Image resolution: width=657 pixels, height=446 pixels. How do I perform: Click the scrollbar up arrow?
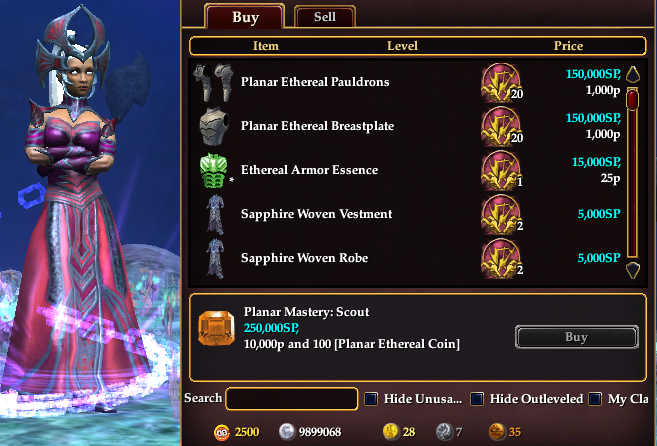coord(632,73)
